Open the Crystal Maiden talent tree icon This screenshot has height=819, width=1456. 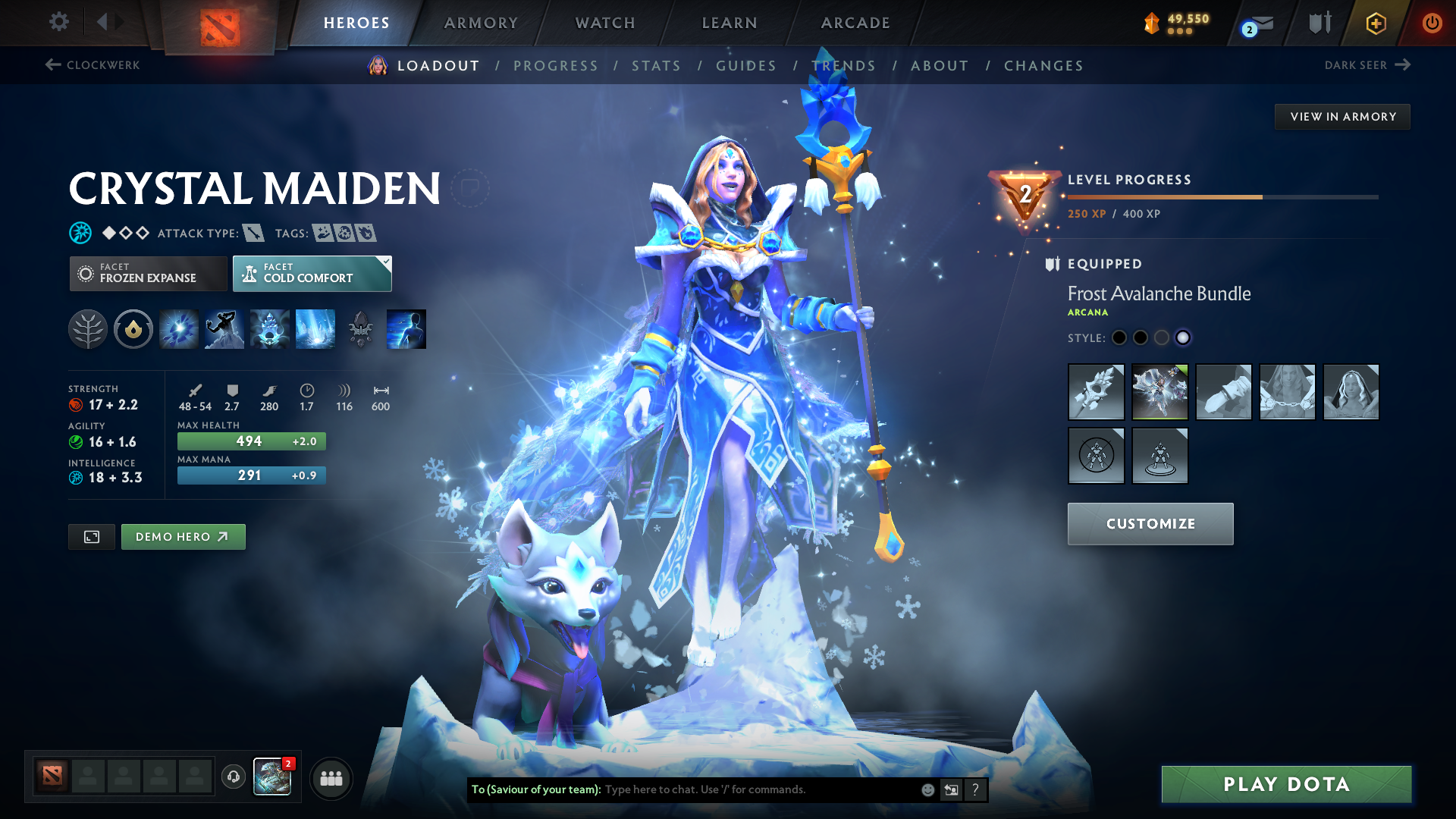coord(87,328)
